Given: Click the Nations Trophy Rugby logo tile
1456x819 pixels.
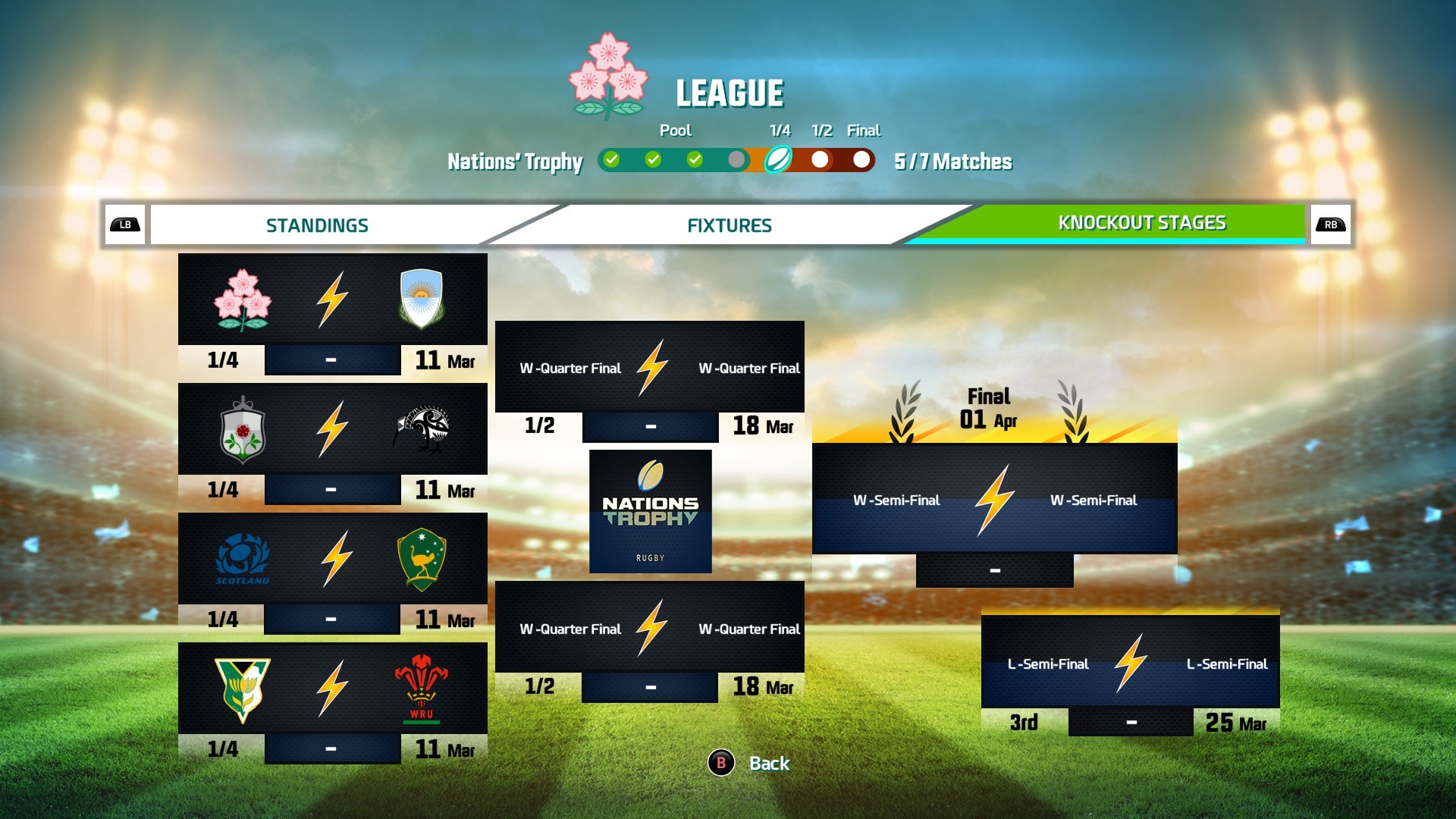Looking at the screenshot, I should pos(650,511).
